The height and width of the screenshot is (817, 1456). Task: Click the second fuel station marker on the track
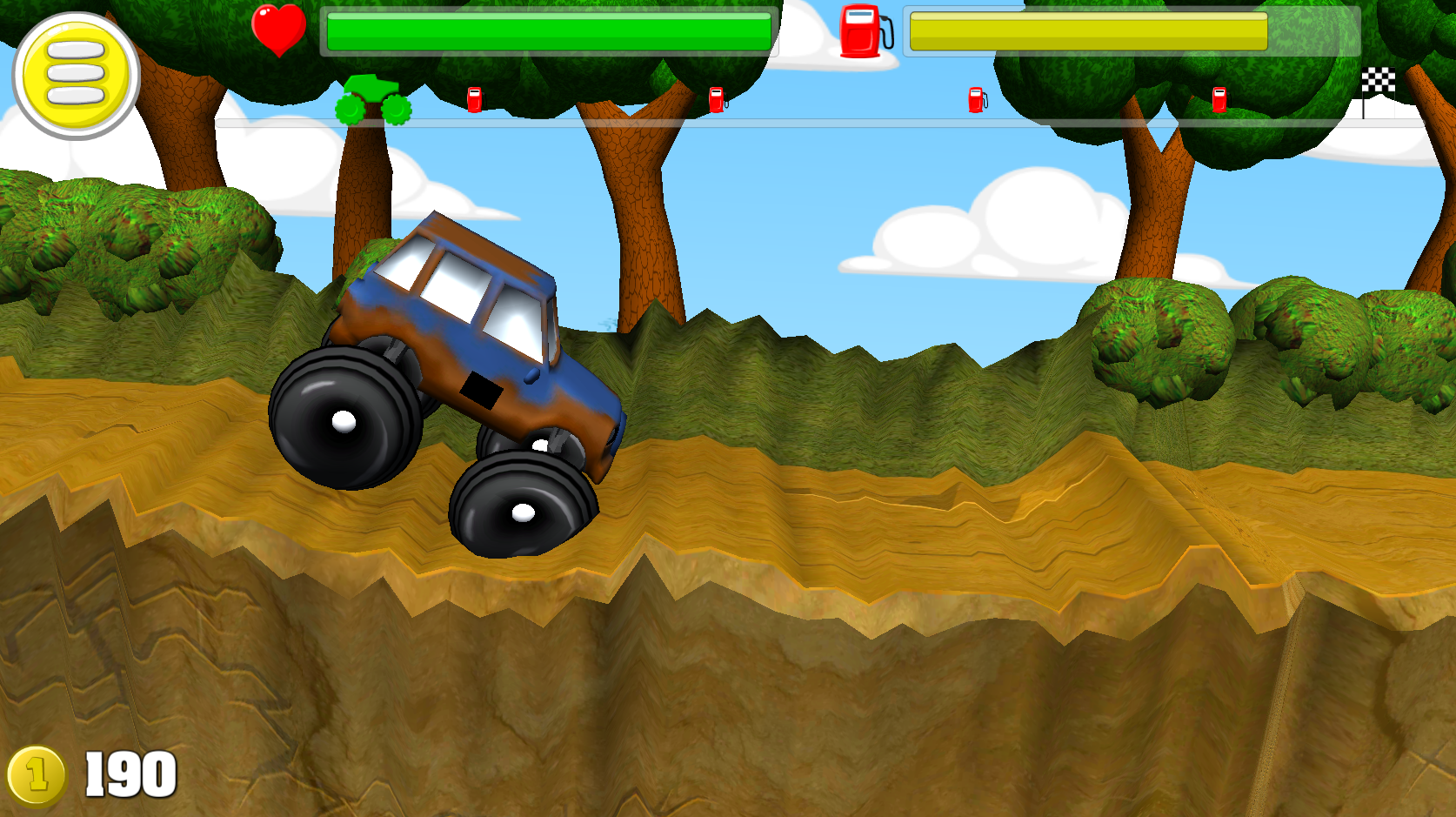[717, 101]
